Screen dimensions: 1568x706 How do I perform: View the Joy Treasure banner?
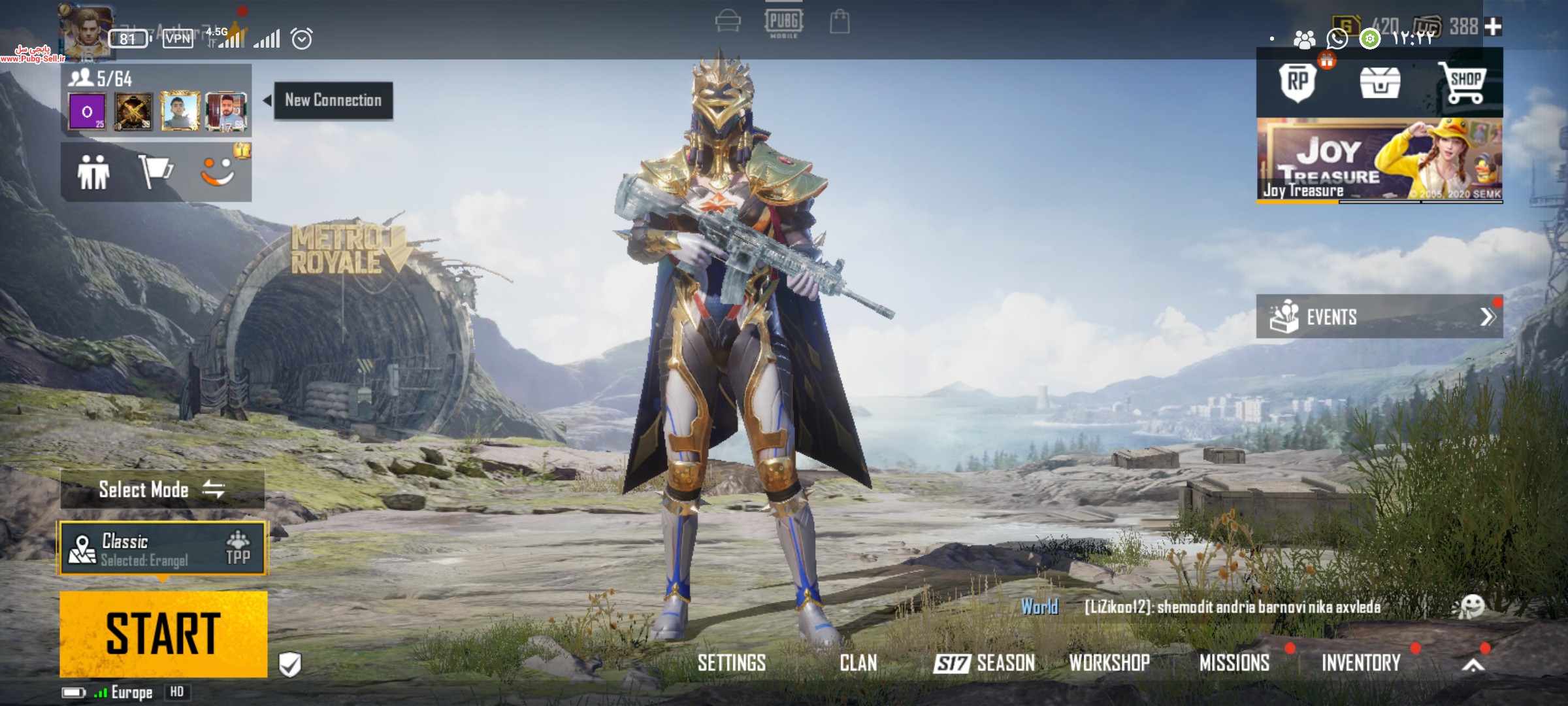pos(1379,160)
